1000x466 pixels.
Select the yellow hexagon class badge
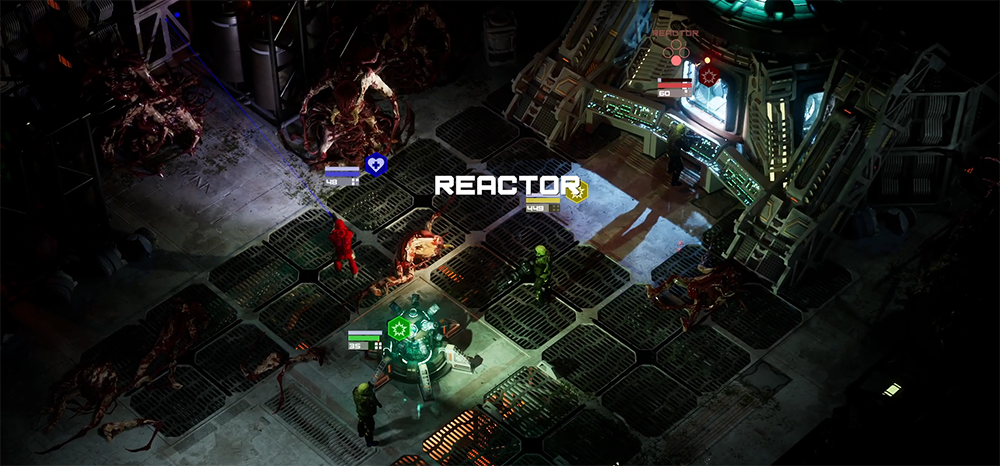576,191
